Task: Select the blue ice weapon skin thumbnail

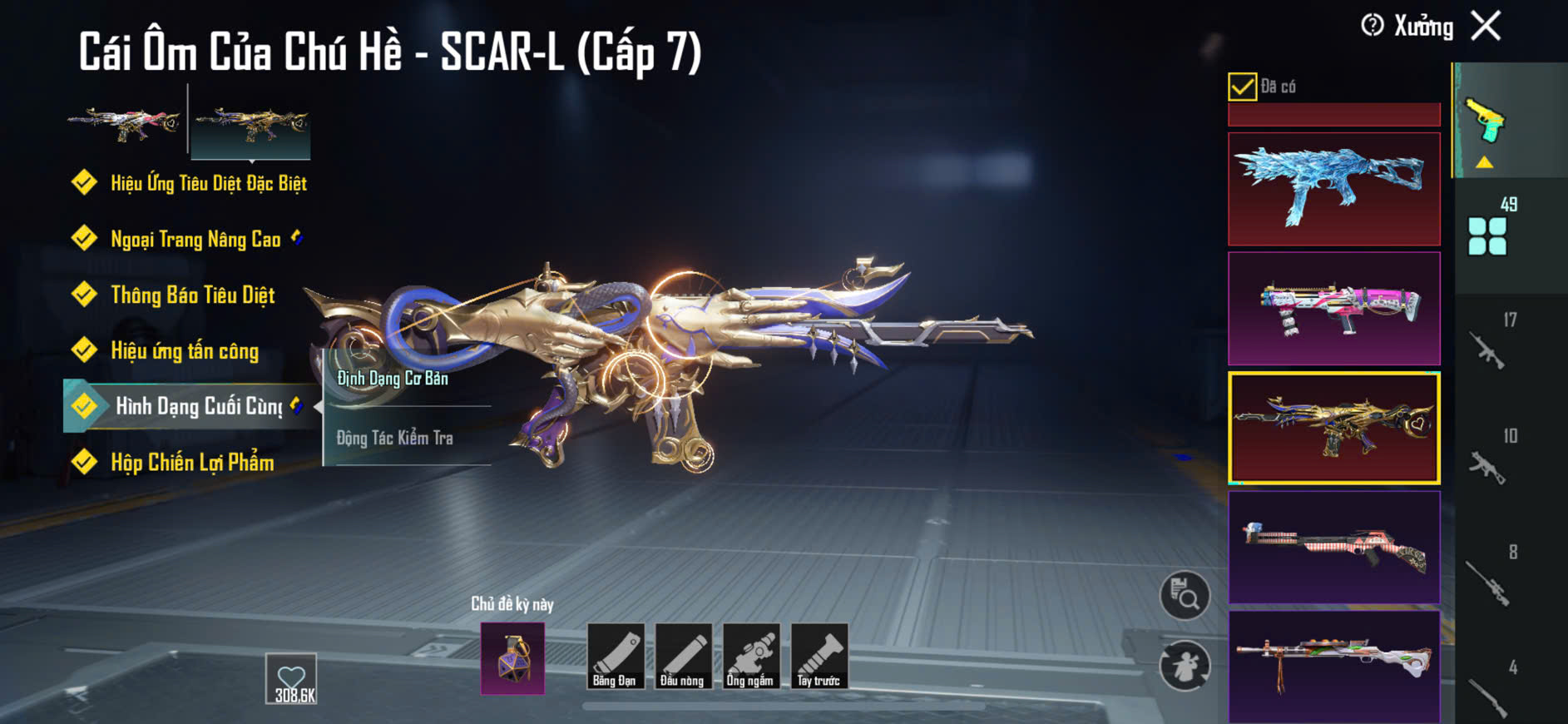Action: [x=1333, y=189]
